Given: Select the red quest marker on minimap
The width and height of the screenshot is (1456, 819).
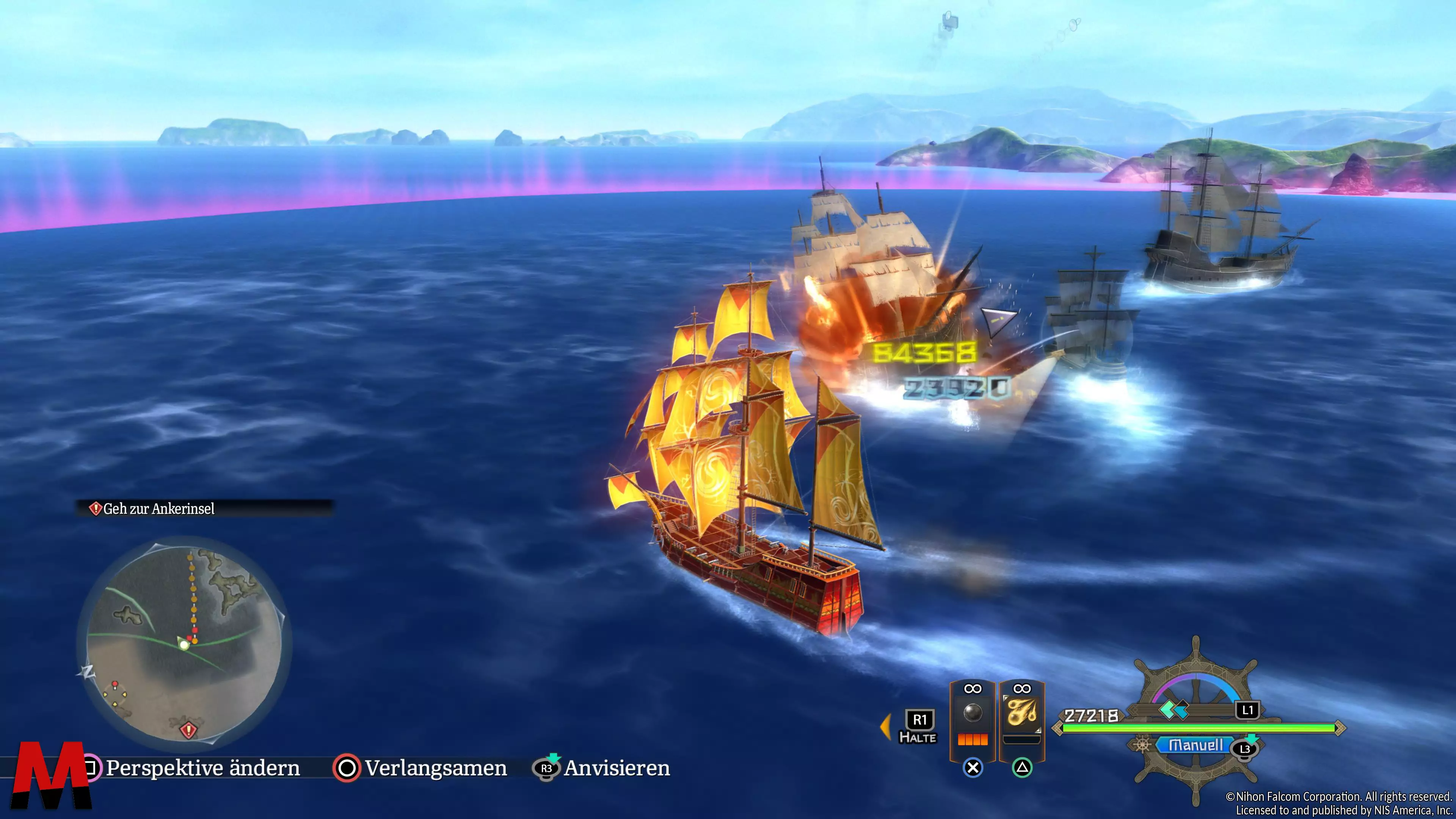Looking at the screenshot, I should coord(188,730).
